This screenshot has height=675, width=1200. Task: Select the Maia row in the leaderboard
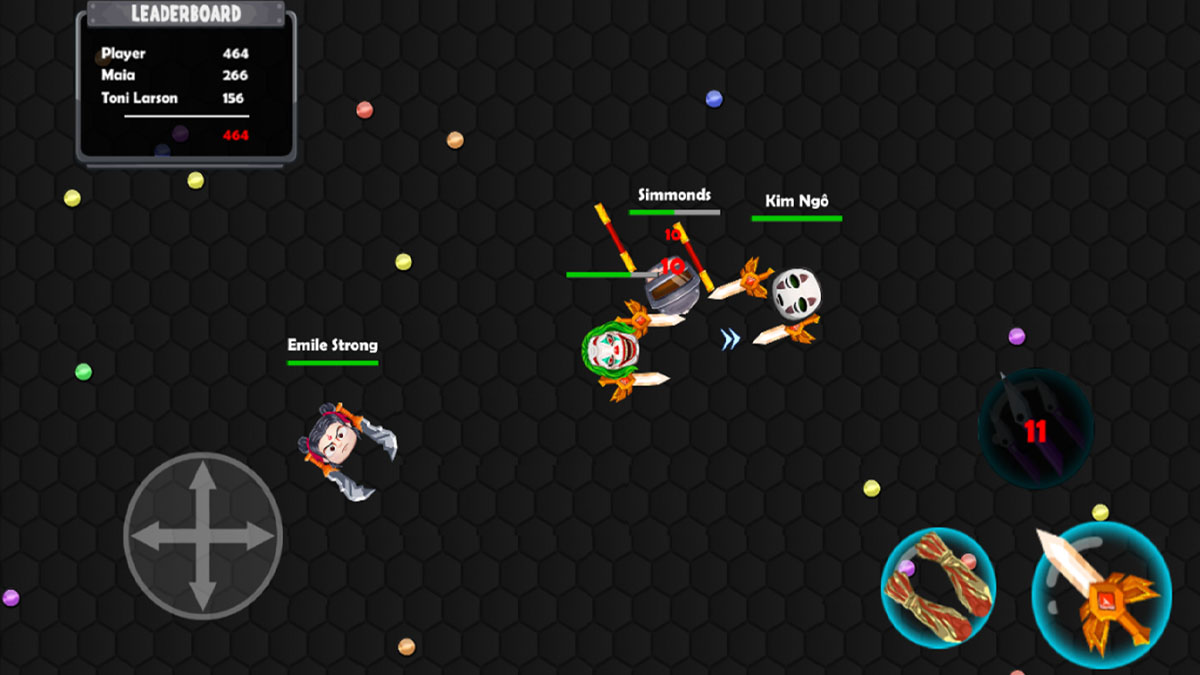pyautogui.click(x=175, y=76)
